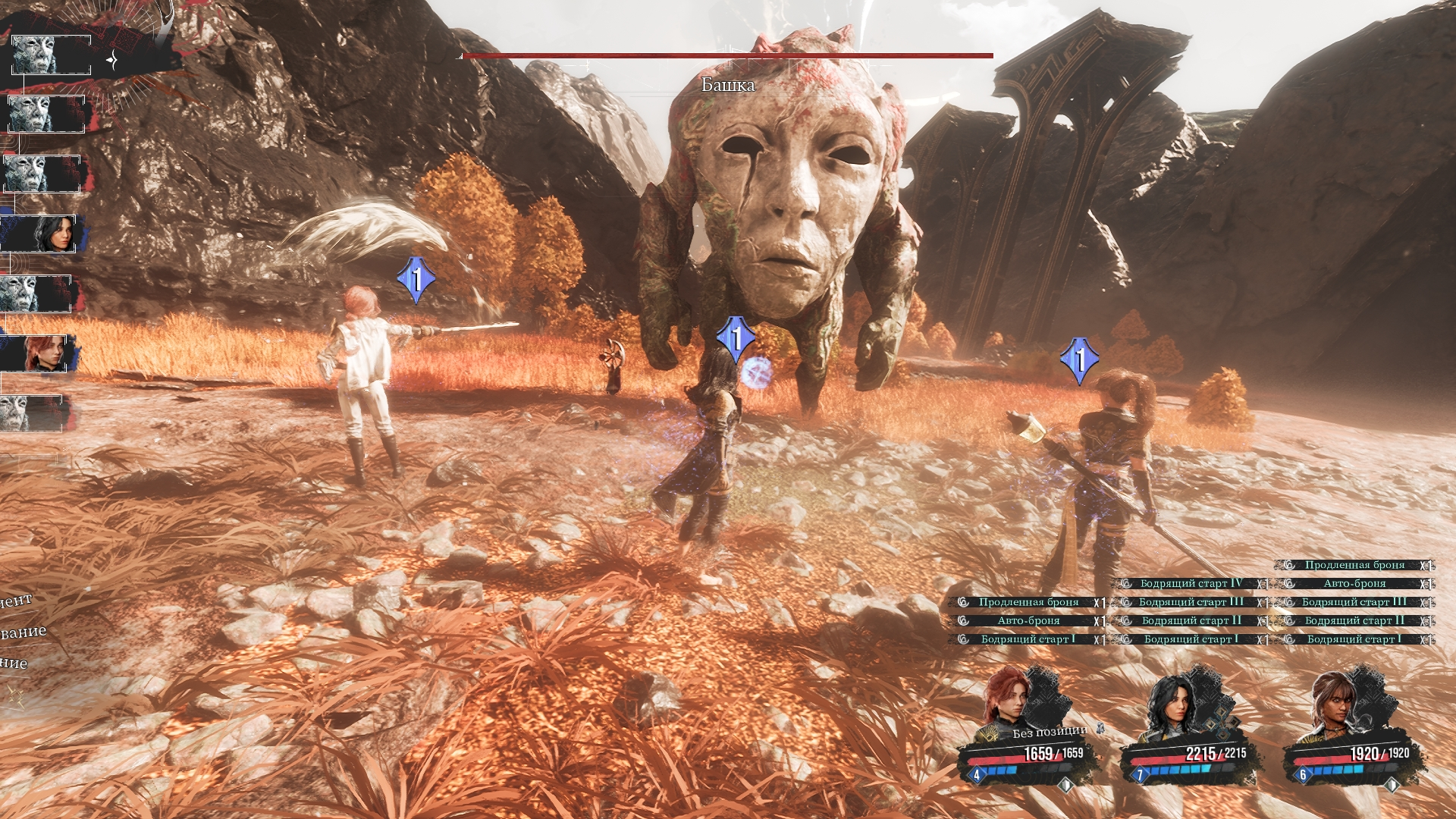Click the Бодрящий старт IV status entry
Image resolution: width=1456 pixels, height=819 pixels.
tap(1190, 583)
